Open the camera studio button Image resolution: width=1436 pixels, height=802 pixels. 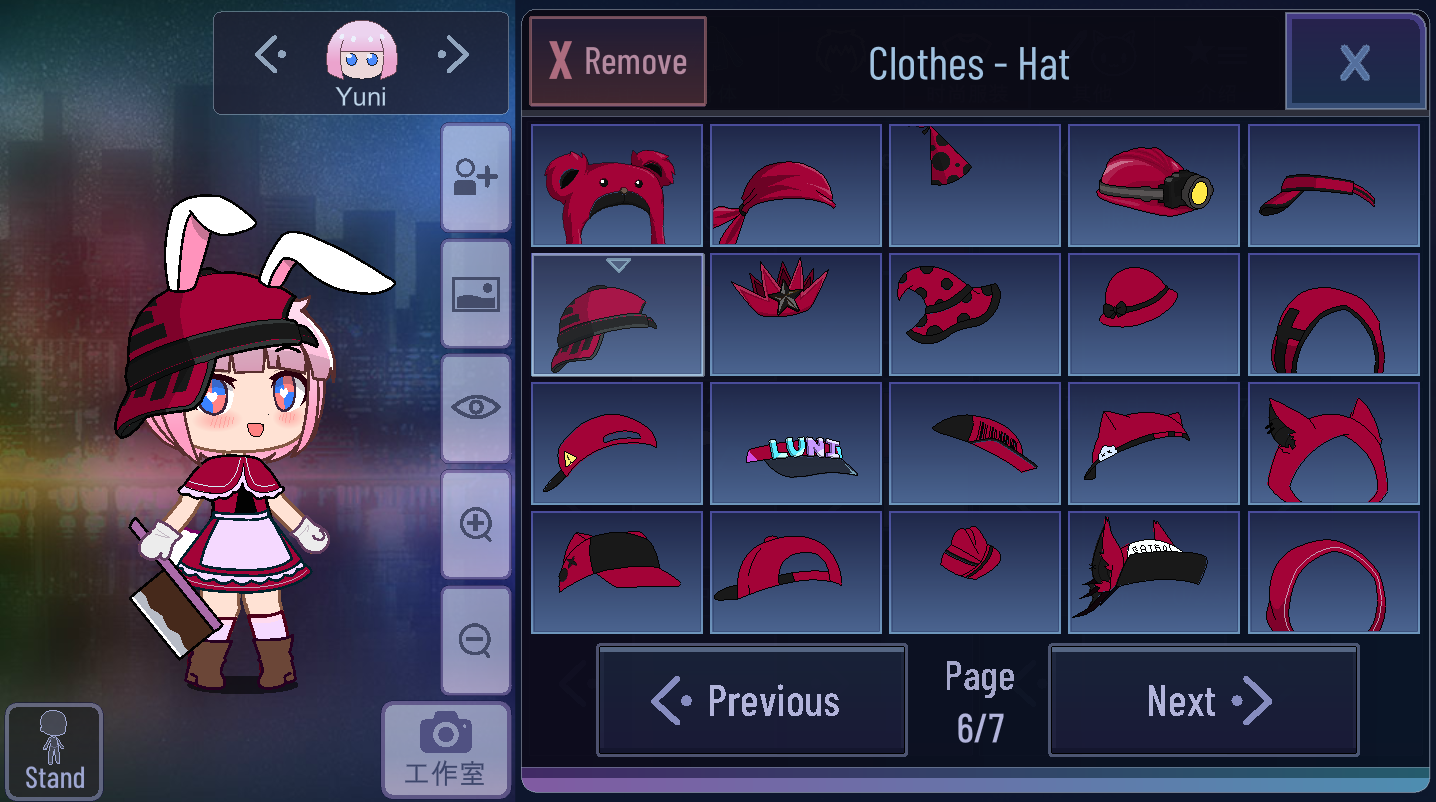point(445,749)
